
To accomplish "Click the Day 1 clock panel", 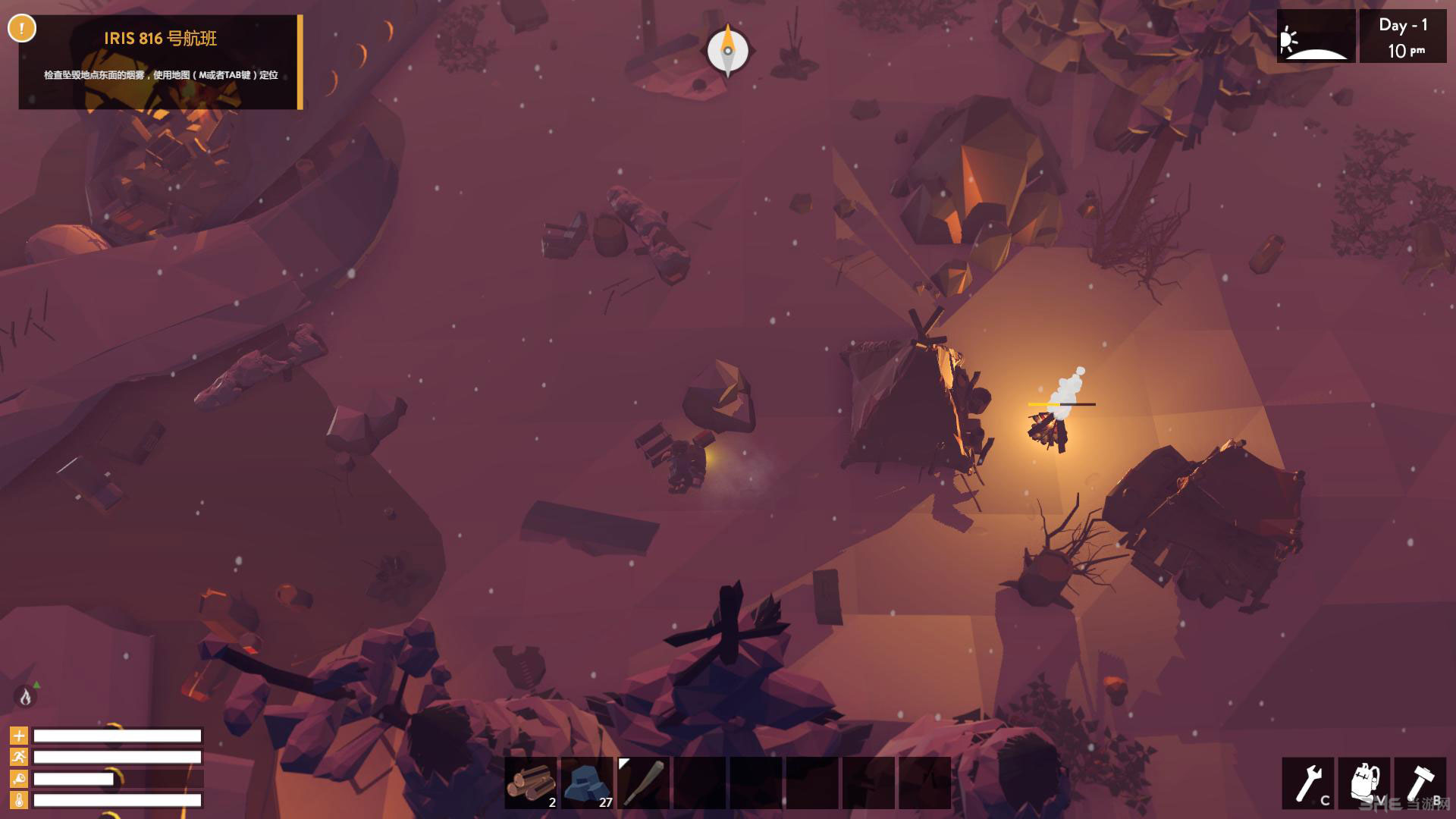I will point(1402,36).
